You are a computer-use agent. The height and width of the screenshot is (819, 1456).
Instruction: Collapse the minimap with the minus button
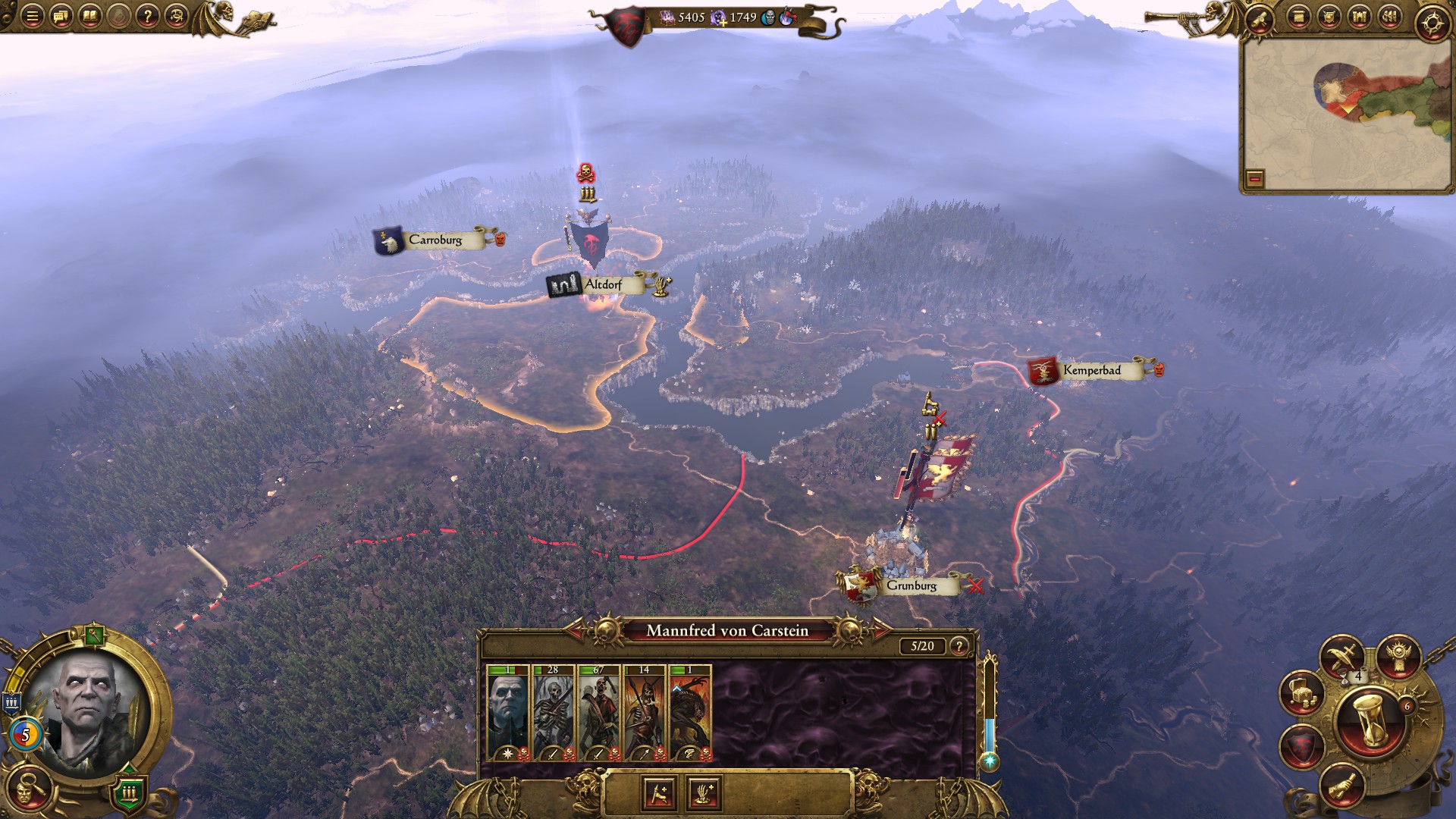click(1255, 179)
